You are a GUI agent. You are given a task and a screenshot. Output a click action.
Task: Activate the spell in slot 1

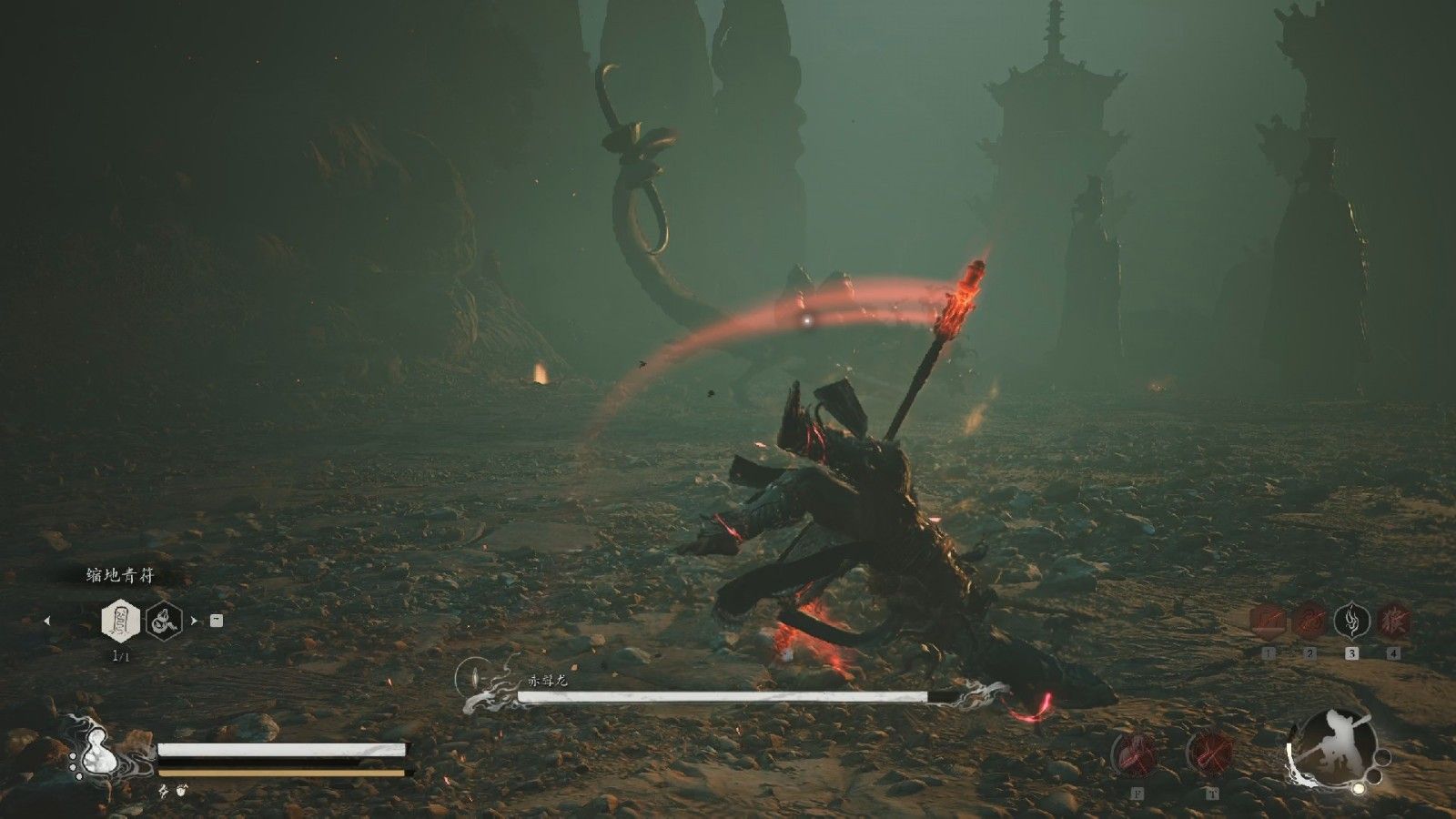[1269, 621]
